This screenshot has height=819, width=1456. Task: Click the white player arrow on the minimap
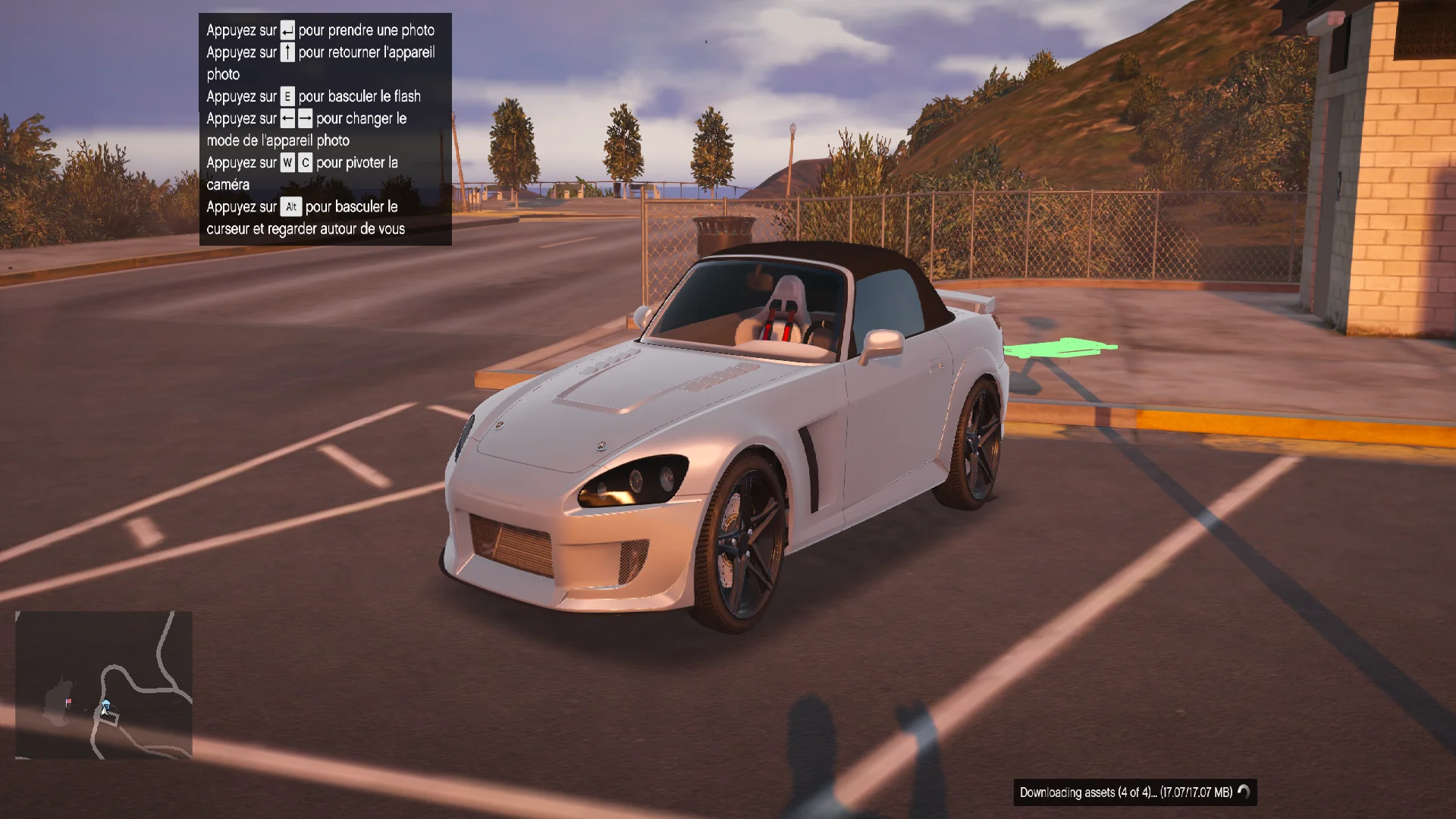[x=104, y=712]
